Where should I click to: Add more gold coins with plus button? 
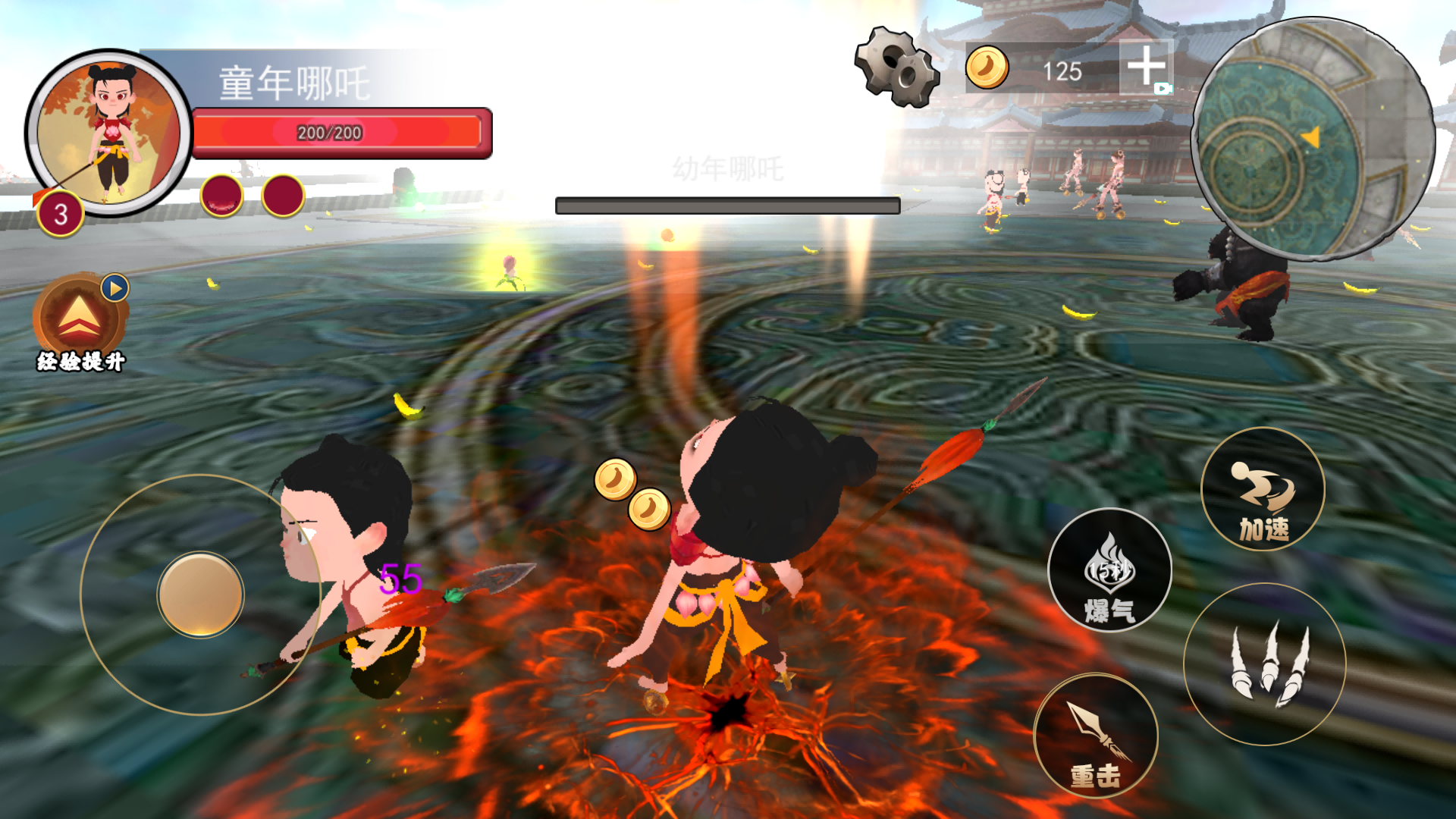pyautogui.click(x=1146, y=67)
